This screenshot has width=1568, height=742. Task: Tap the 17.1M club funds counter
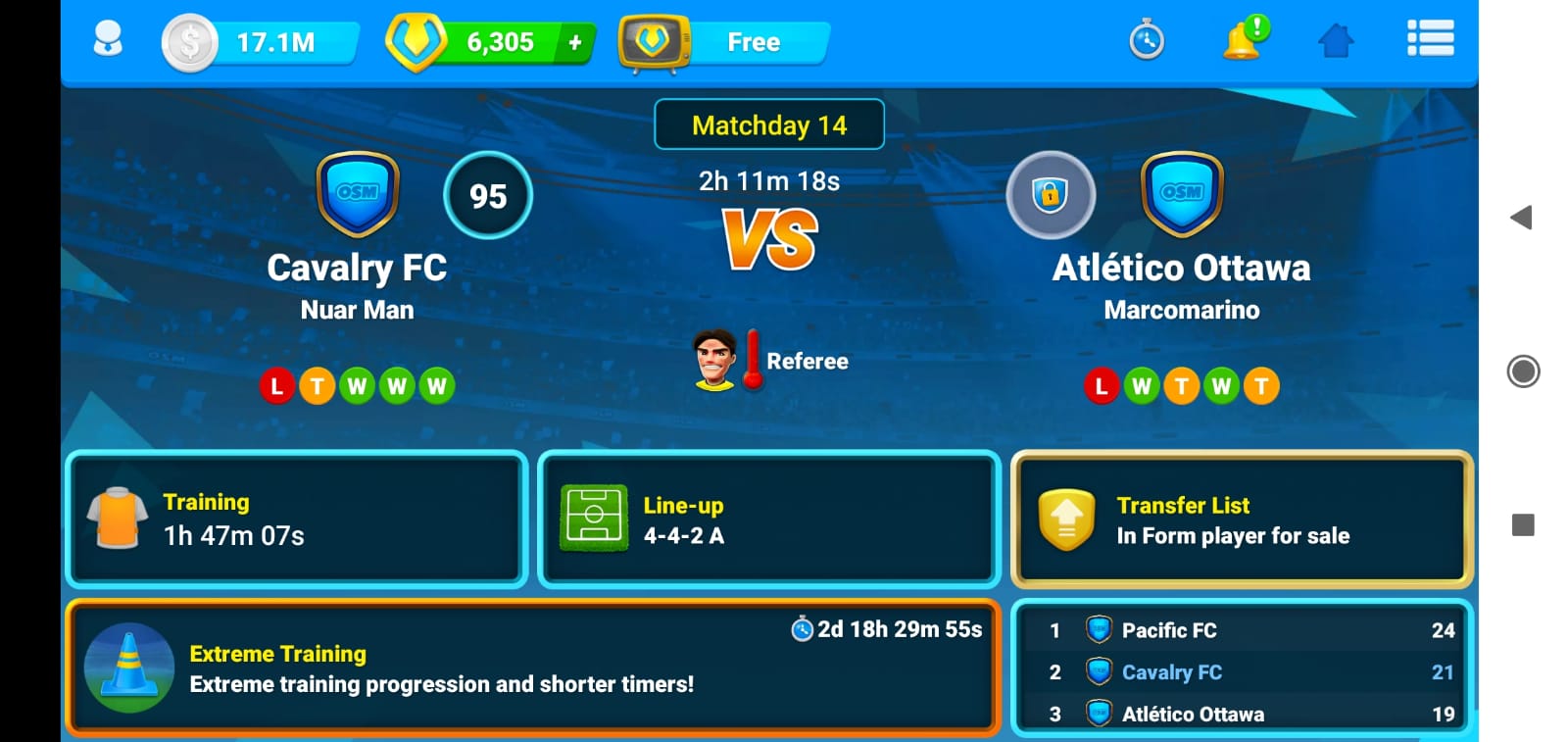coord(261,42)
